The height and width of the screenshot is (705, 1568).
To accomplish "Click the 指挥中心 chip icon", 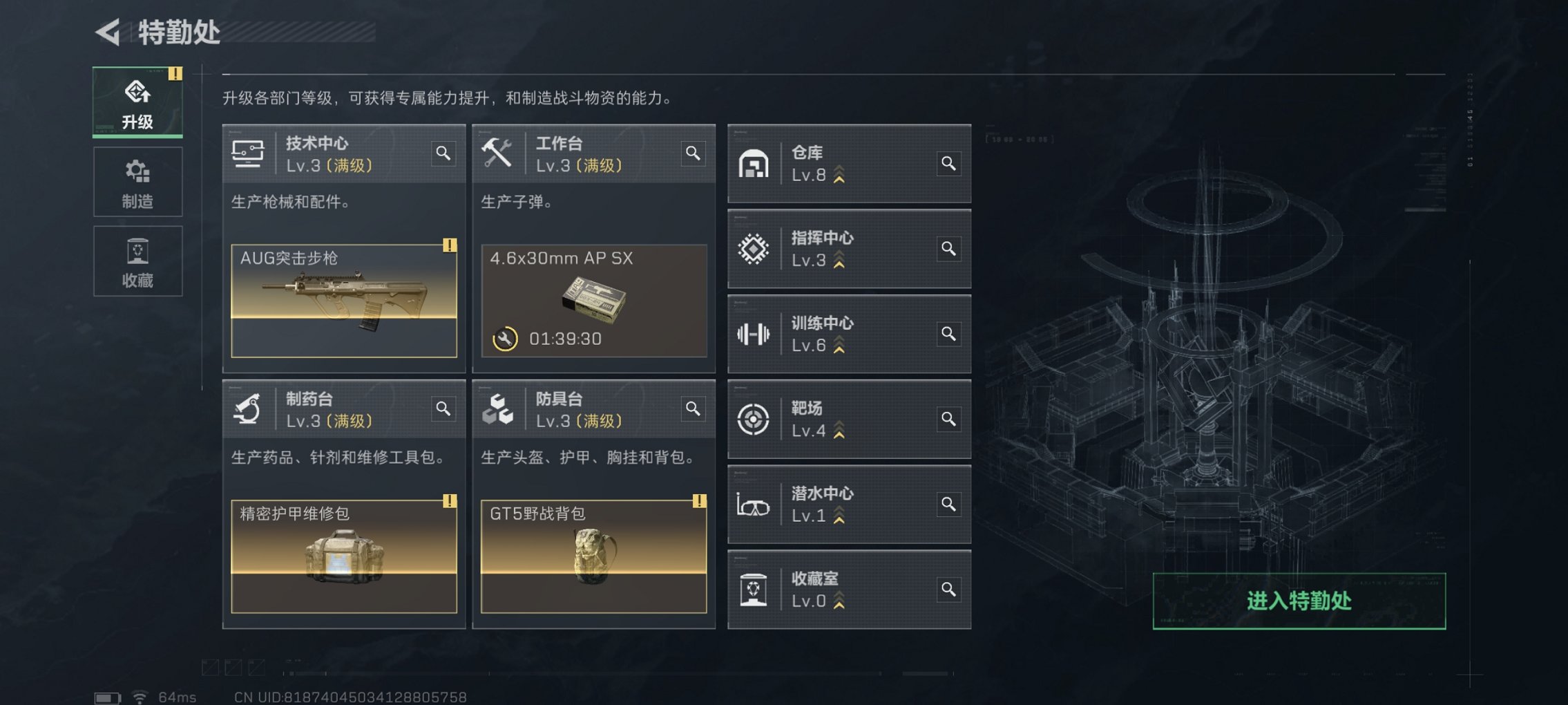I will (755, 250).
